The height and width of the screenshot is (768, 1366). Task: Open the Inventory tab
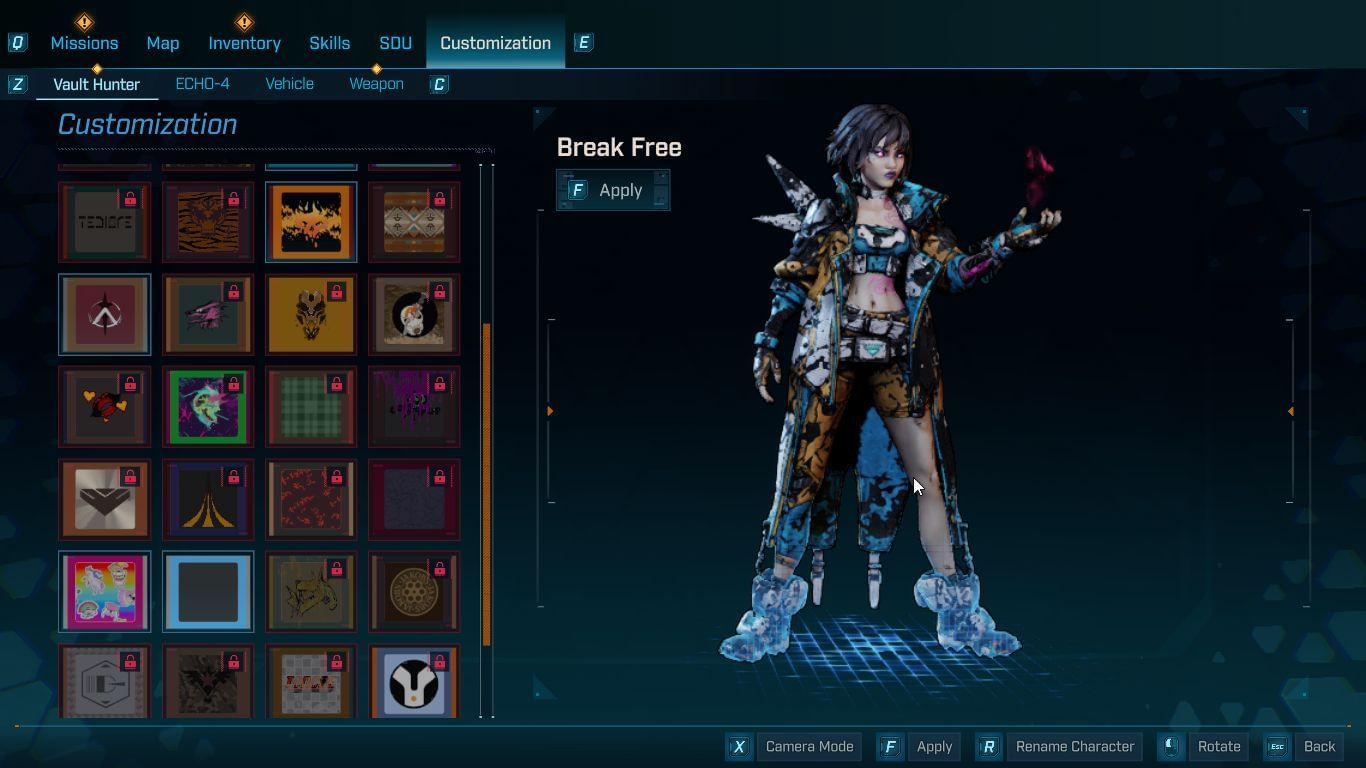(x=244, y=43)
